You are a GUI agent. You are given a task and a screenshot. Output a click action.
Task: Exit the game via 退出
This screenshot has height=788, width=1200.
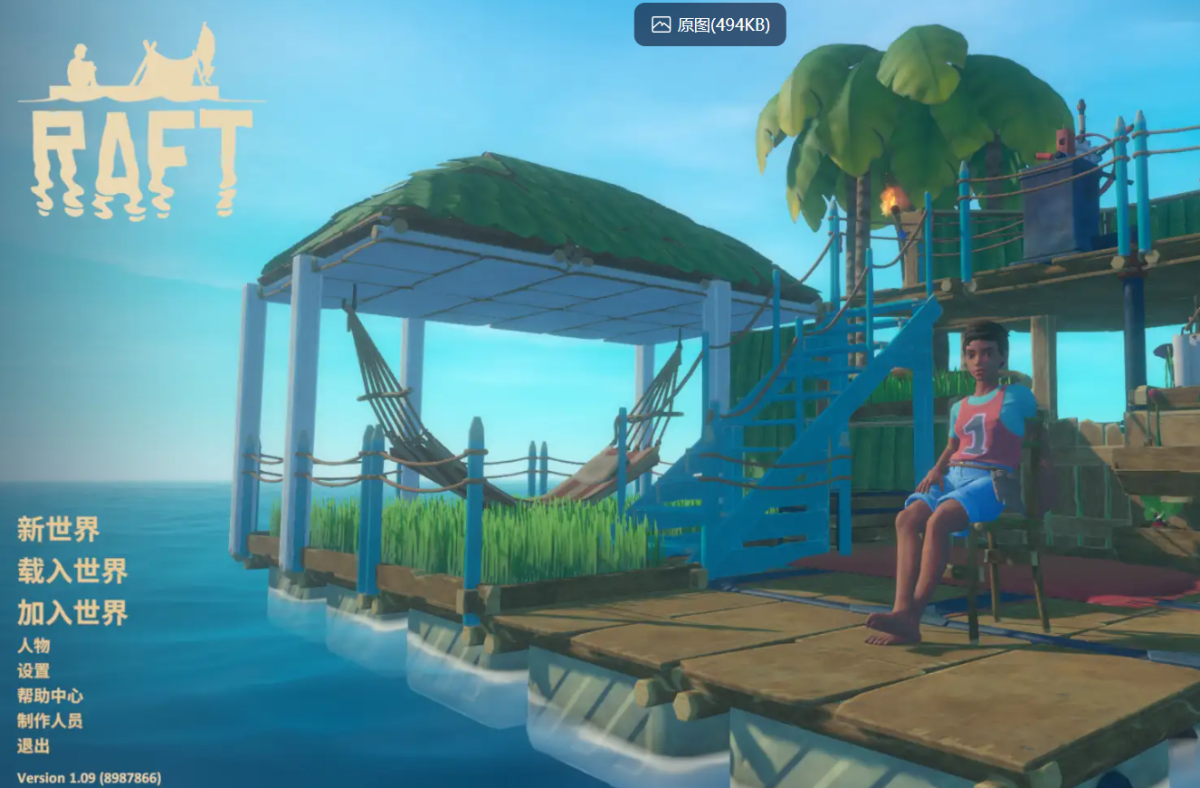point(33,746)
